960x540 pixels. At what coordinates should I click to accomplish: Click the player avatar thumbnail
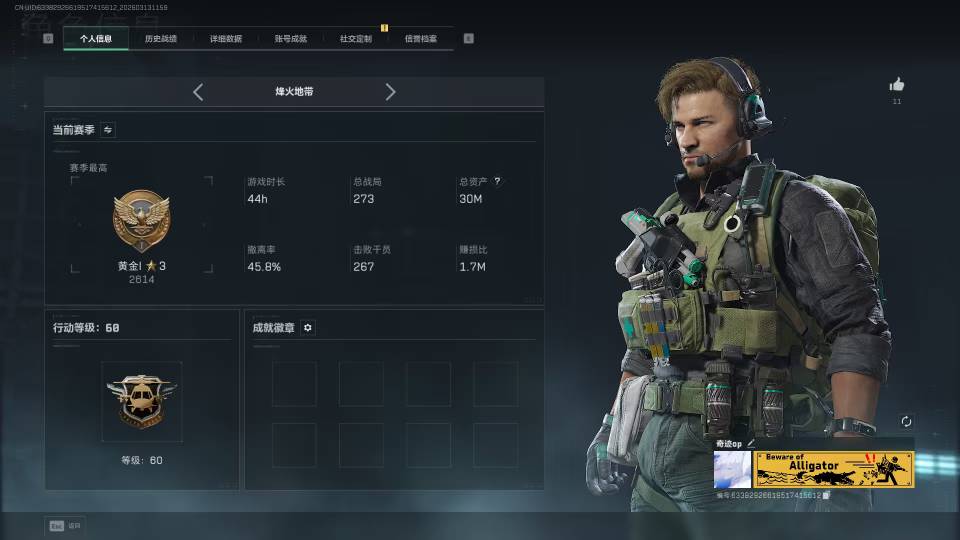(x=732, y=469)
